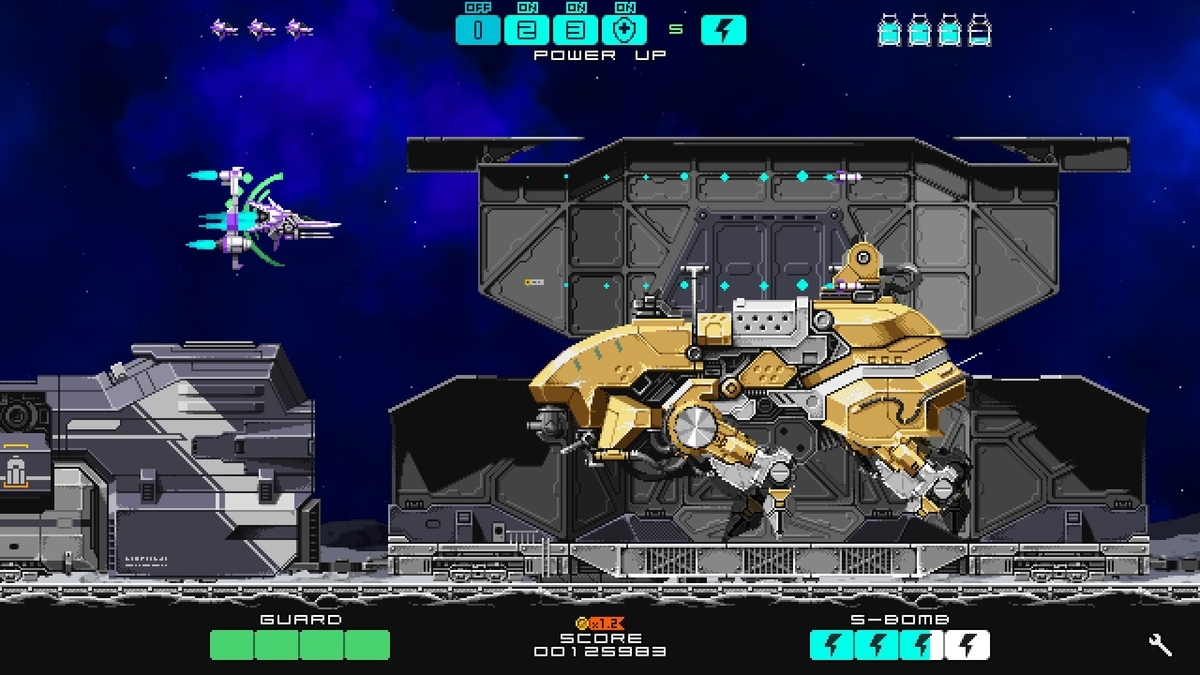Select power up slot 1

pos(479,30)
